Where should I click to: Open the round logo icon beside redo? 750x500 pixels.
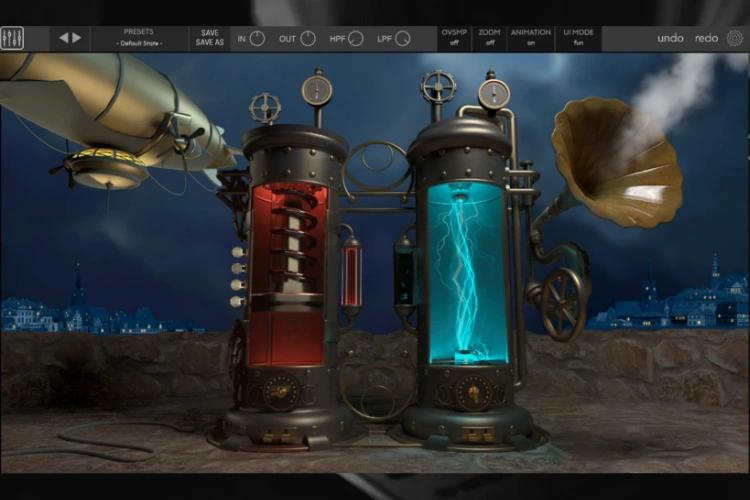coord(735,38)
